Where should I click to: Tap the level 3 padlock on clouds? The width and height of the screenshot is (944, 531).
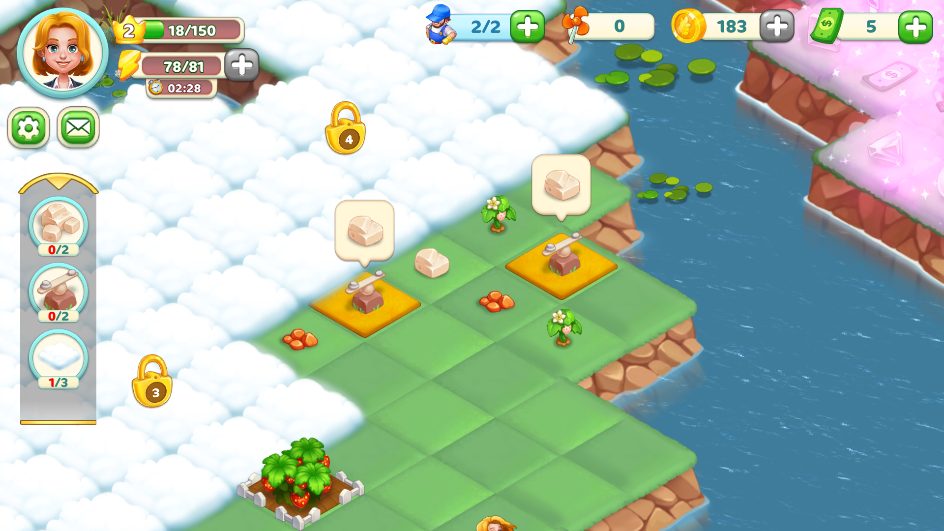[153, 382]
